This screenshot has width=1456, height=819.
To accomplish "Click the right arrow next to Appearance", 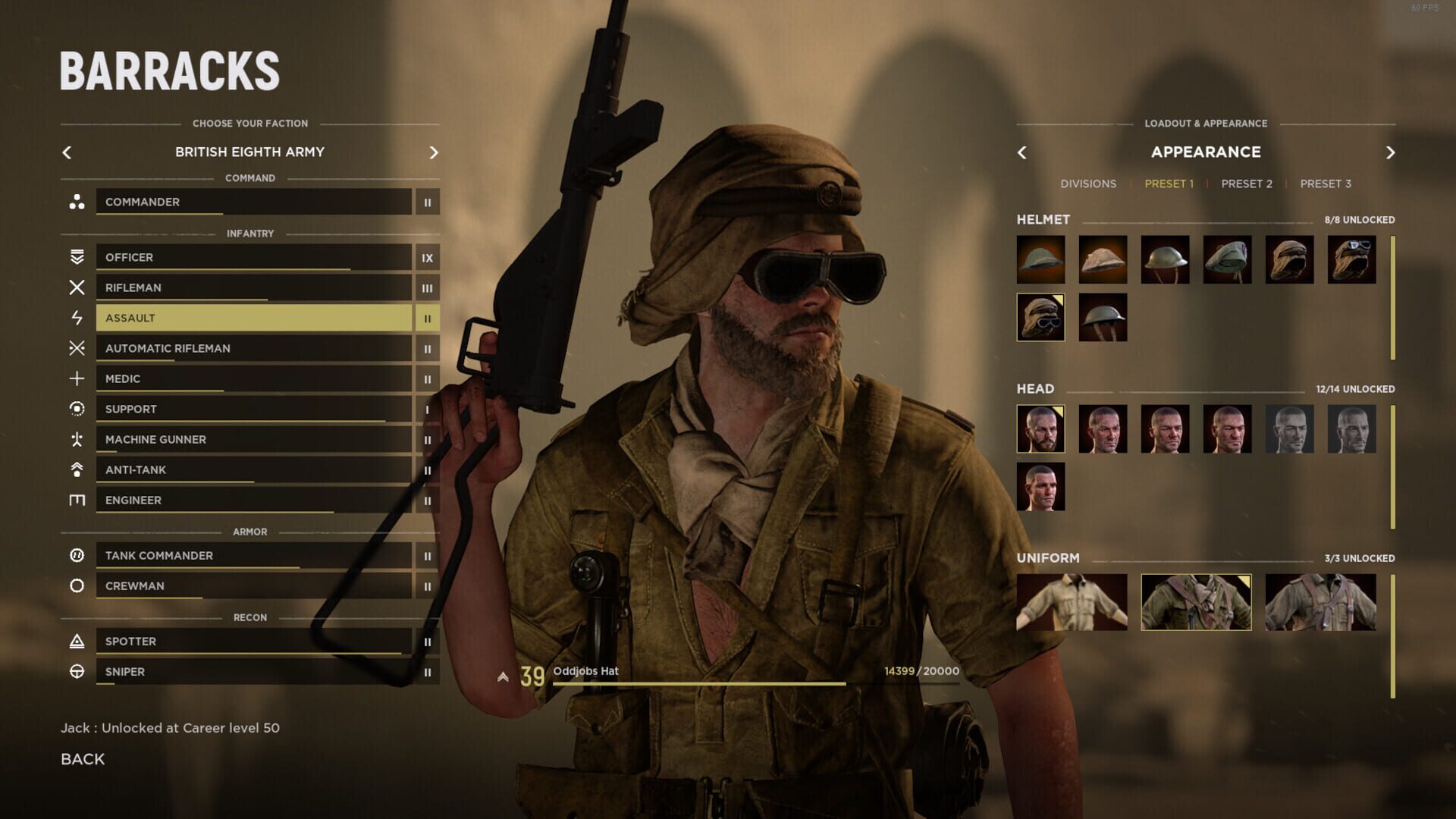I will click(x=1390, y=152).
